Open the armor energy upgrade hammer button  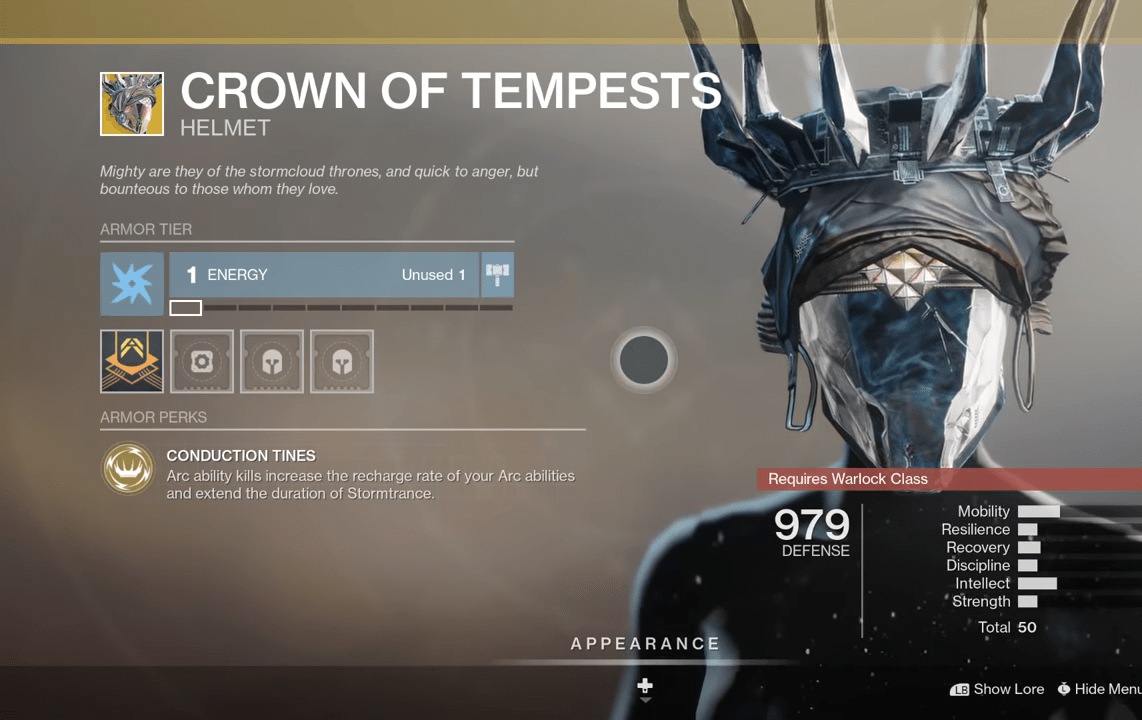pos(497,275)
